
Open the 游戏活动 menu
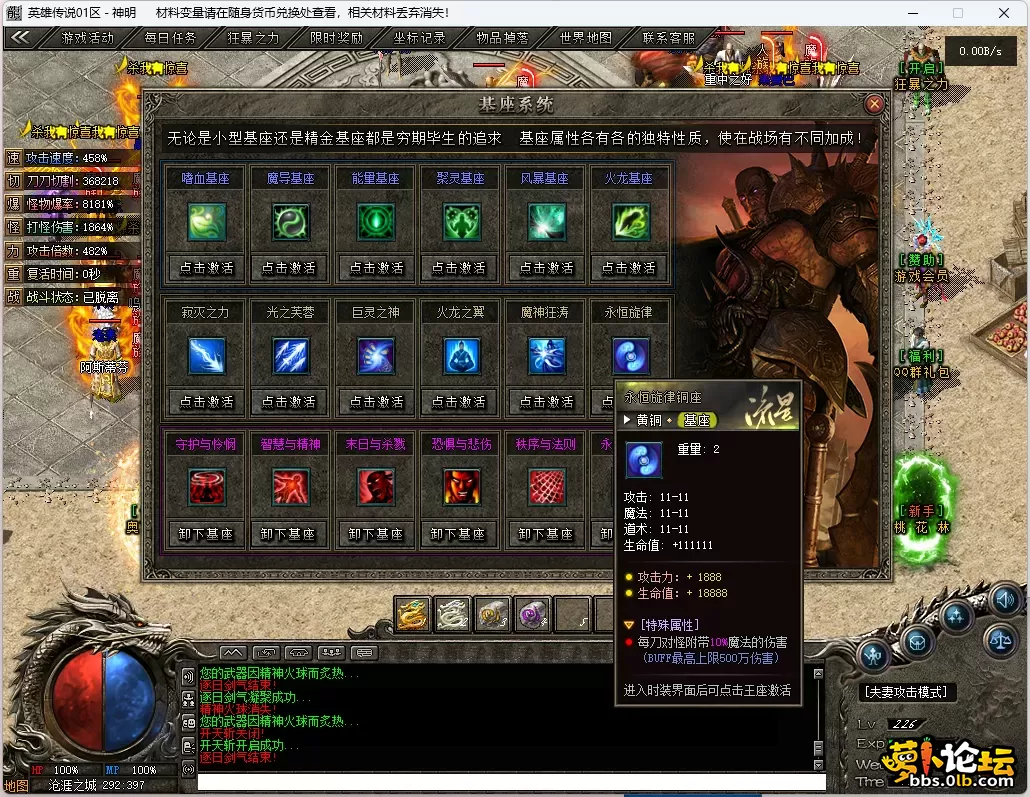(87, 38)
